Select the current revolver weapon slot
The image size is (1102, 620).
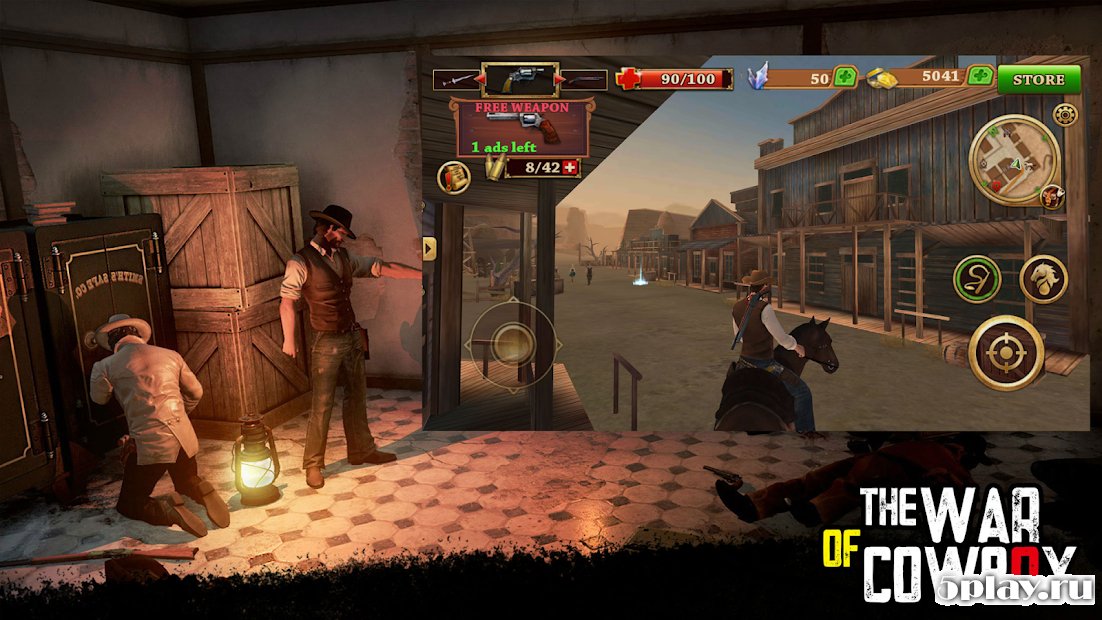520,79
